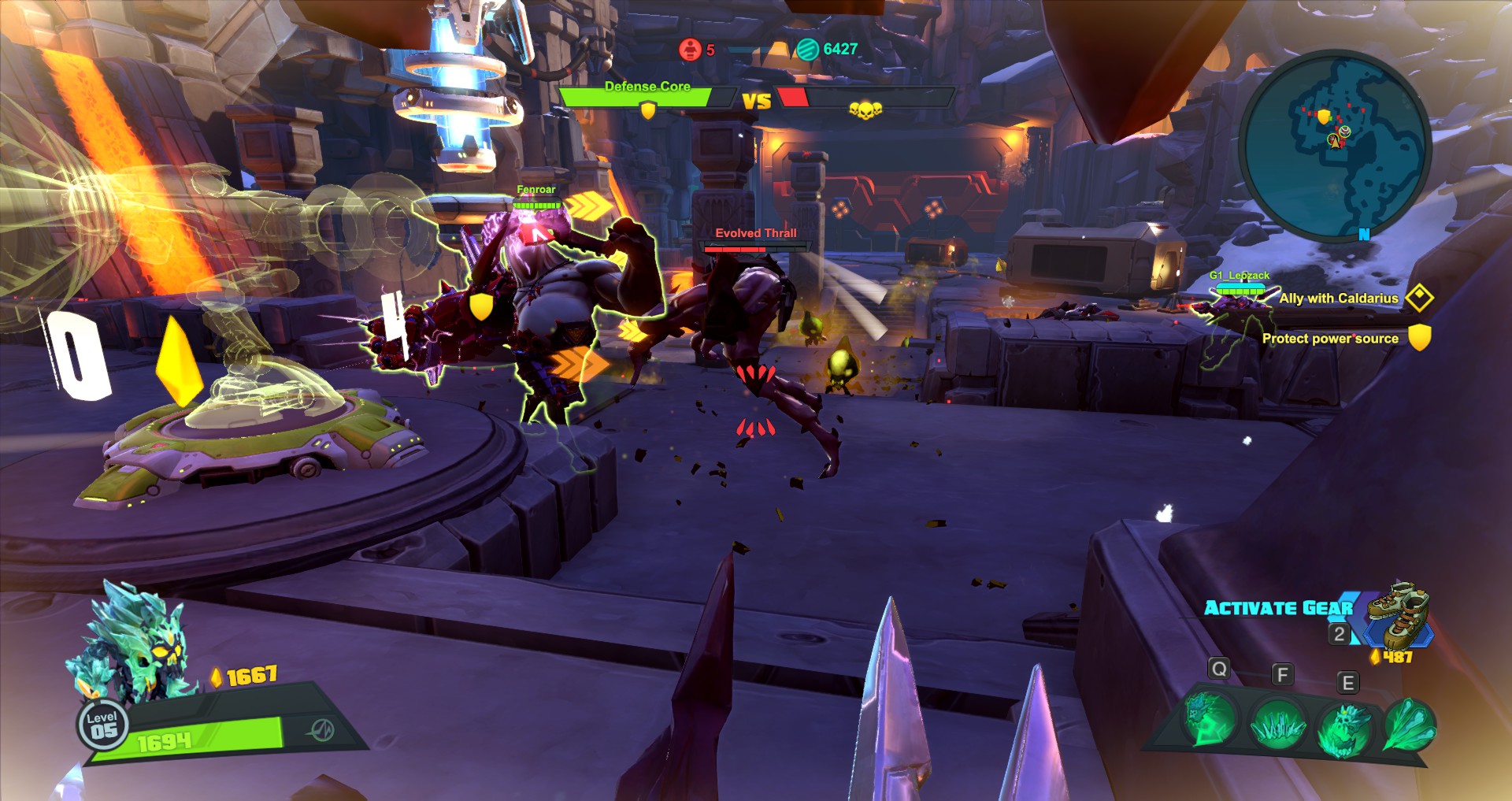Cast the ice crystal spikes ability
The image size is (1512, 801).
click(1277, 723)
